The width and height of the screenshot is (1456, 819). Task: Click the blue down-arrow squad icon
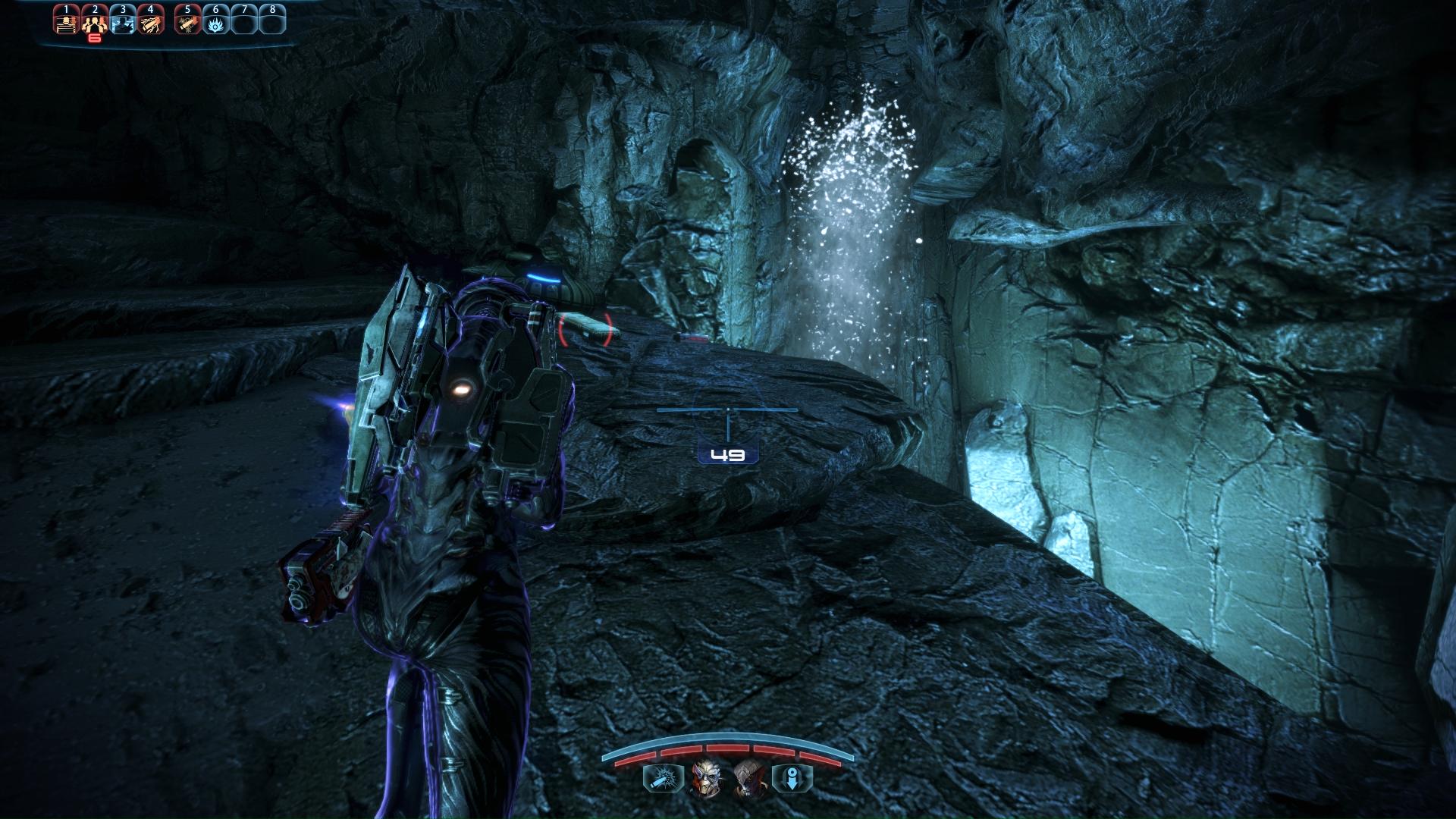coord(792,779)
